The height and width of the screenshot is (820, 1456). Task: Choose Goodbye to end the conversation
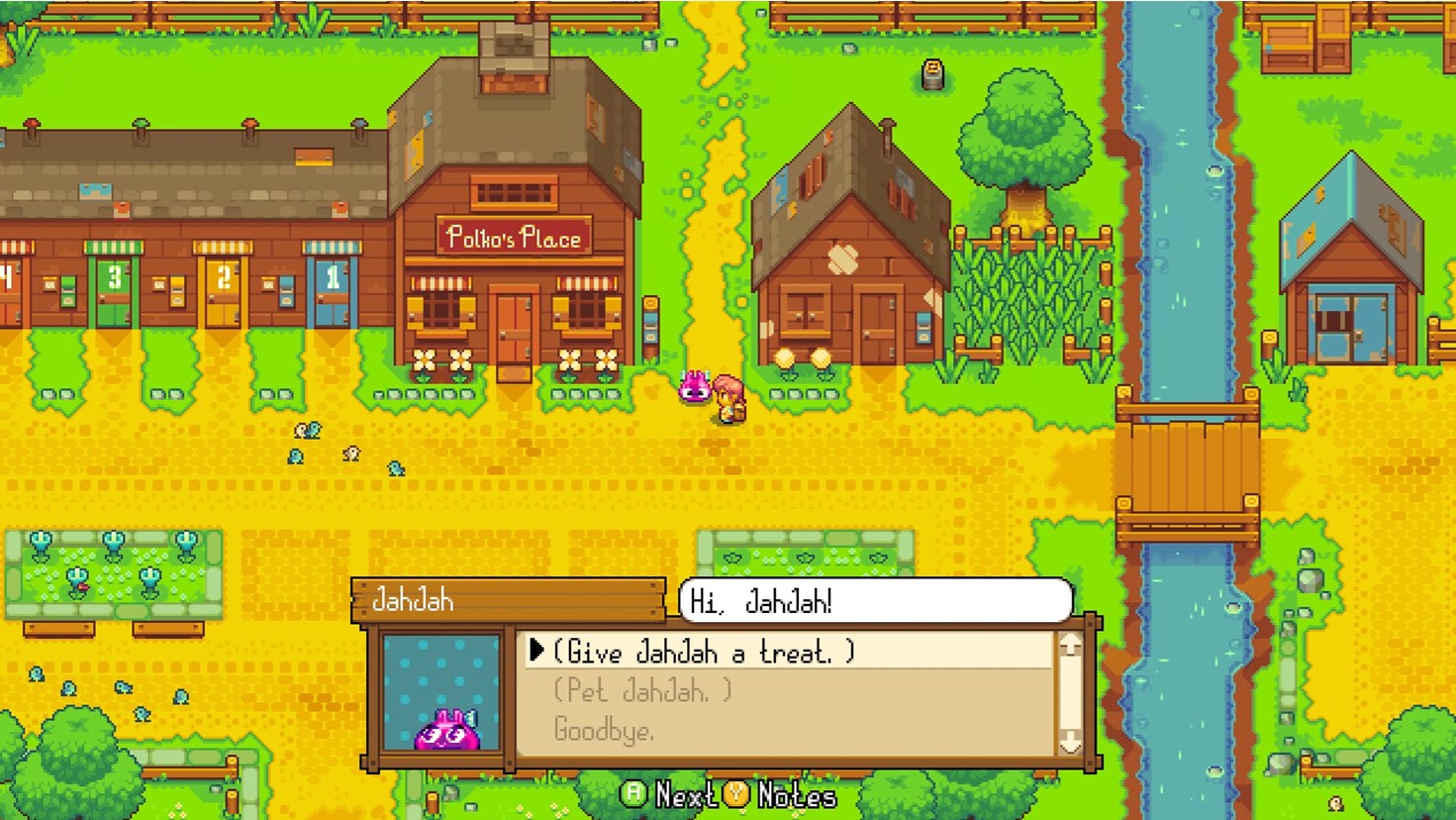[606, 730]
